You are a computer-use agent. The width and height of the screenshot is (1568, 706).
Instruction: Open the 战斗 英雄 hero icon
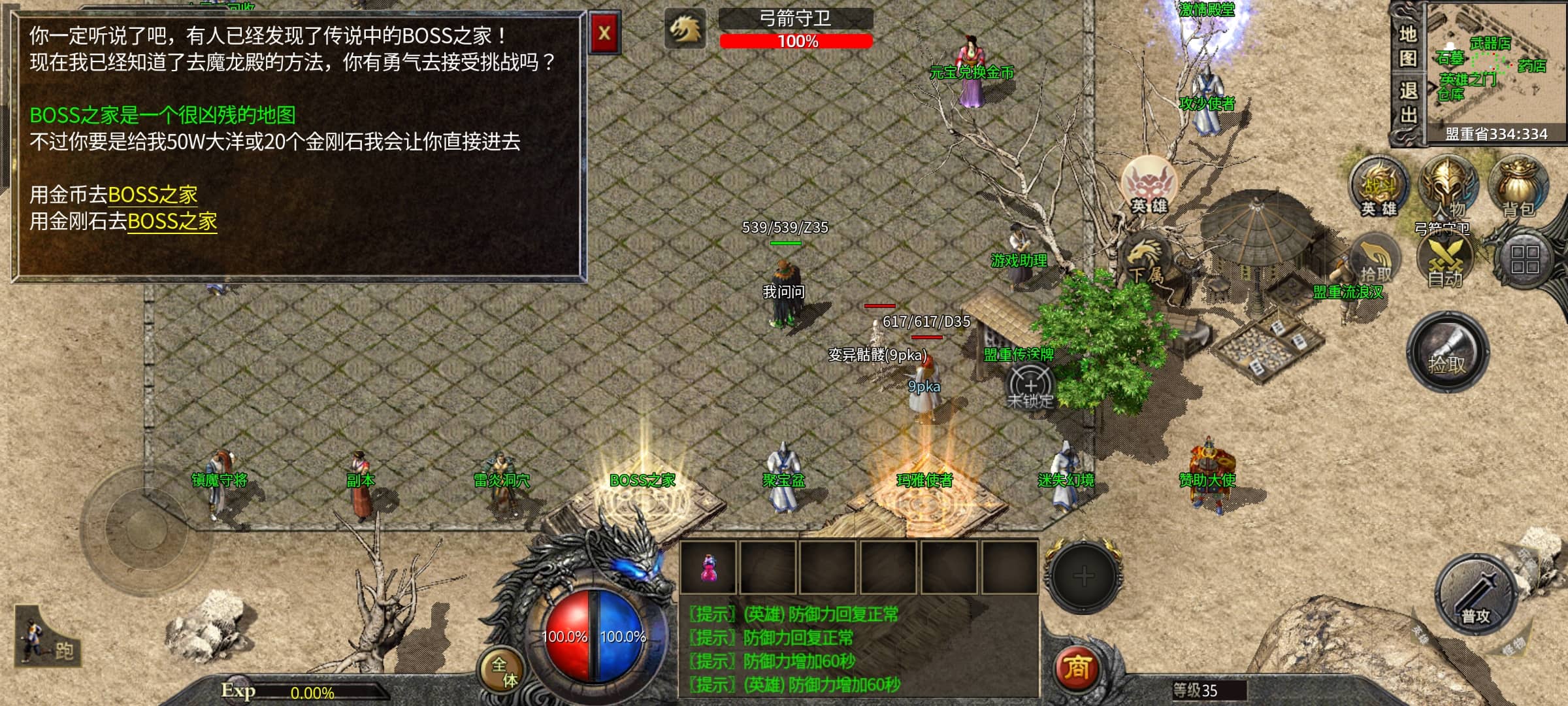click(x=1379, y=187)
